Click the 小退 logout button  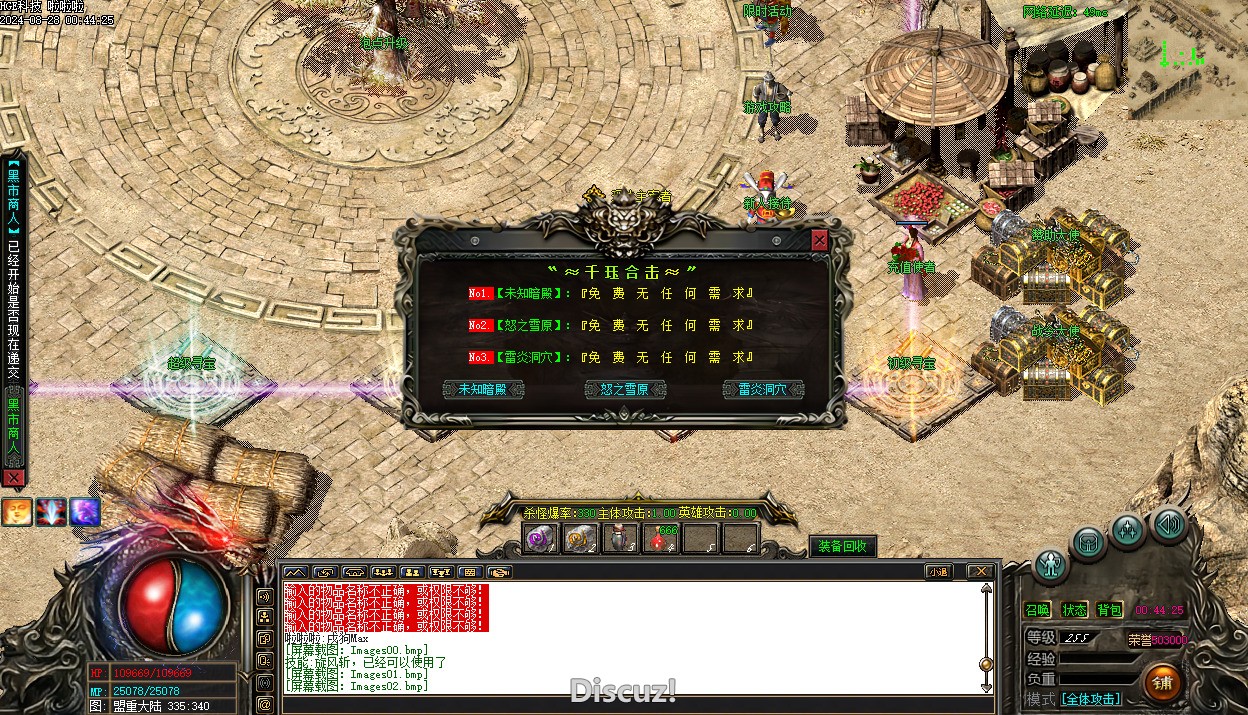click(x=938, y=572)
